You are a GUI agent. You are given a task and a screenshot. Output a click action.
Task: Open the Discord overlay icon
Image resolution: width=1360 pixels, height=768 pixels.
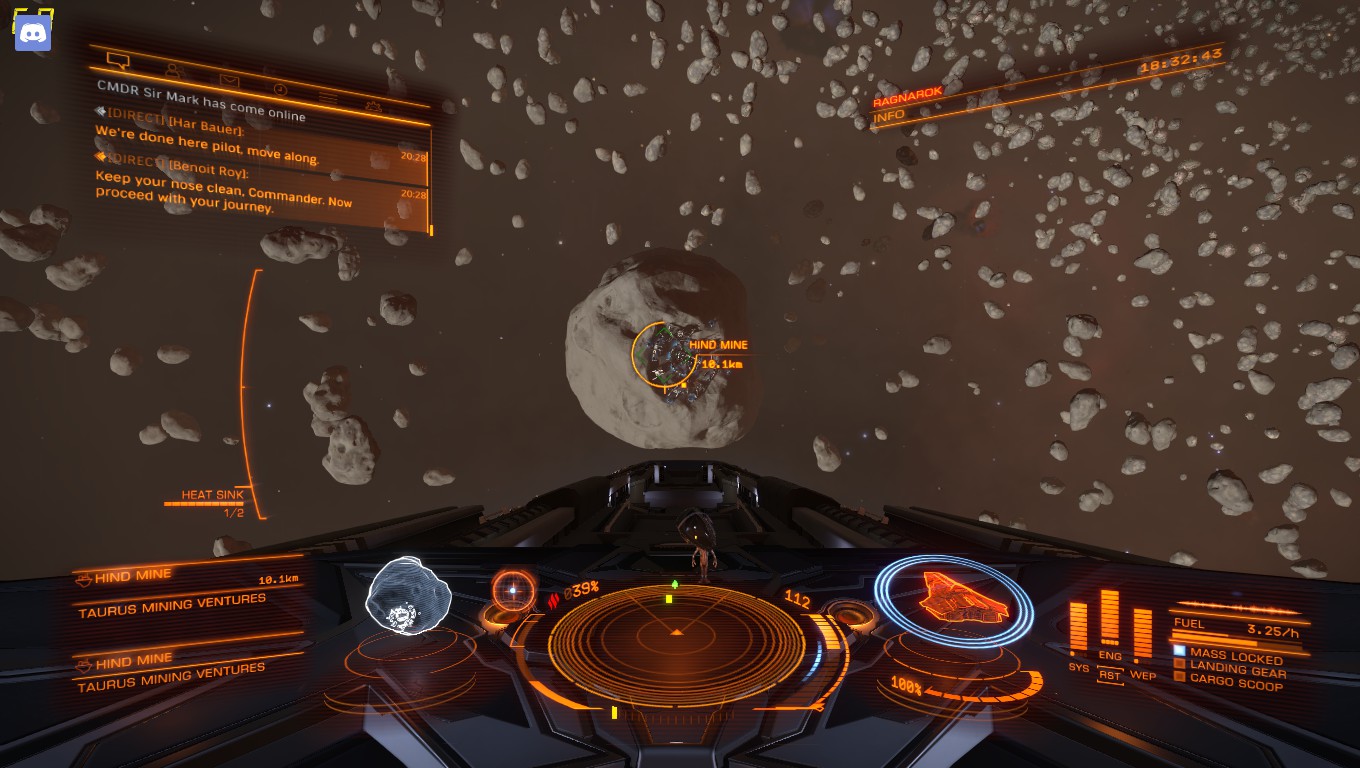[x=33, y=33]
